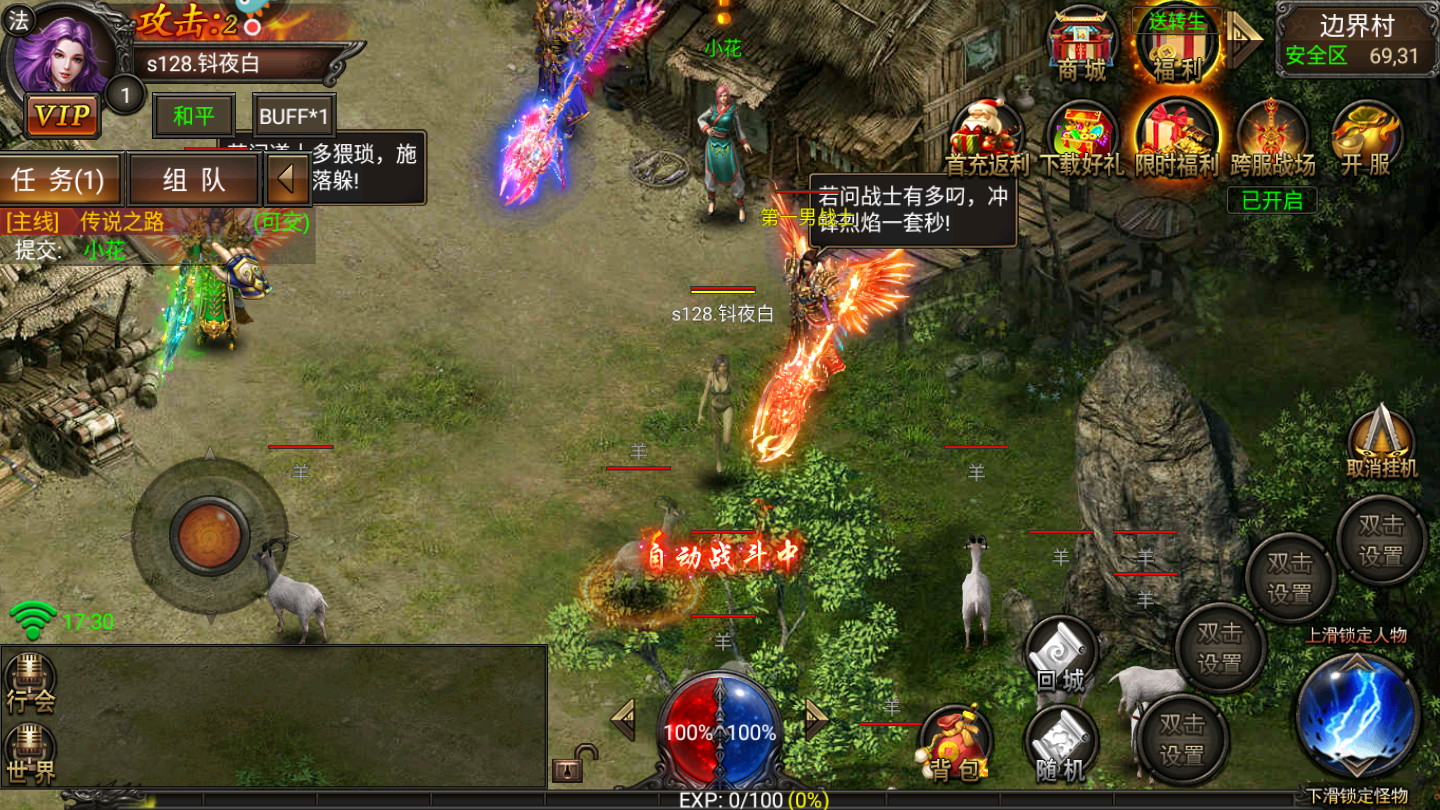This screenshot has width=1440, height=810.
Task: Open the 首充返利 first recharge bonus
Action: click(x=988, y=140)
